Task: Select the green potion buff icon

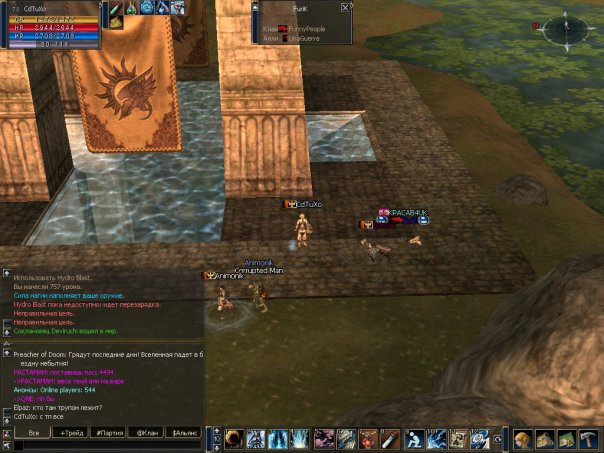Action: (131, 8)
